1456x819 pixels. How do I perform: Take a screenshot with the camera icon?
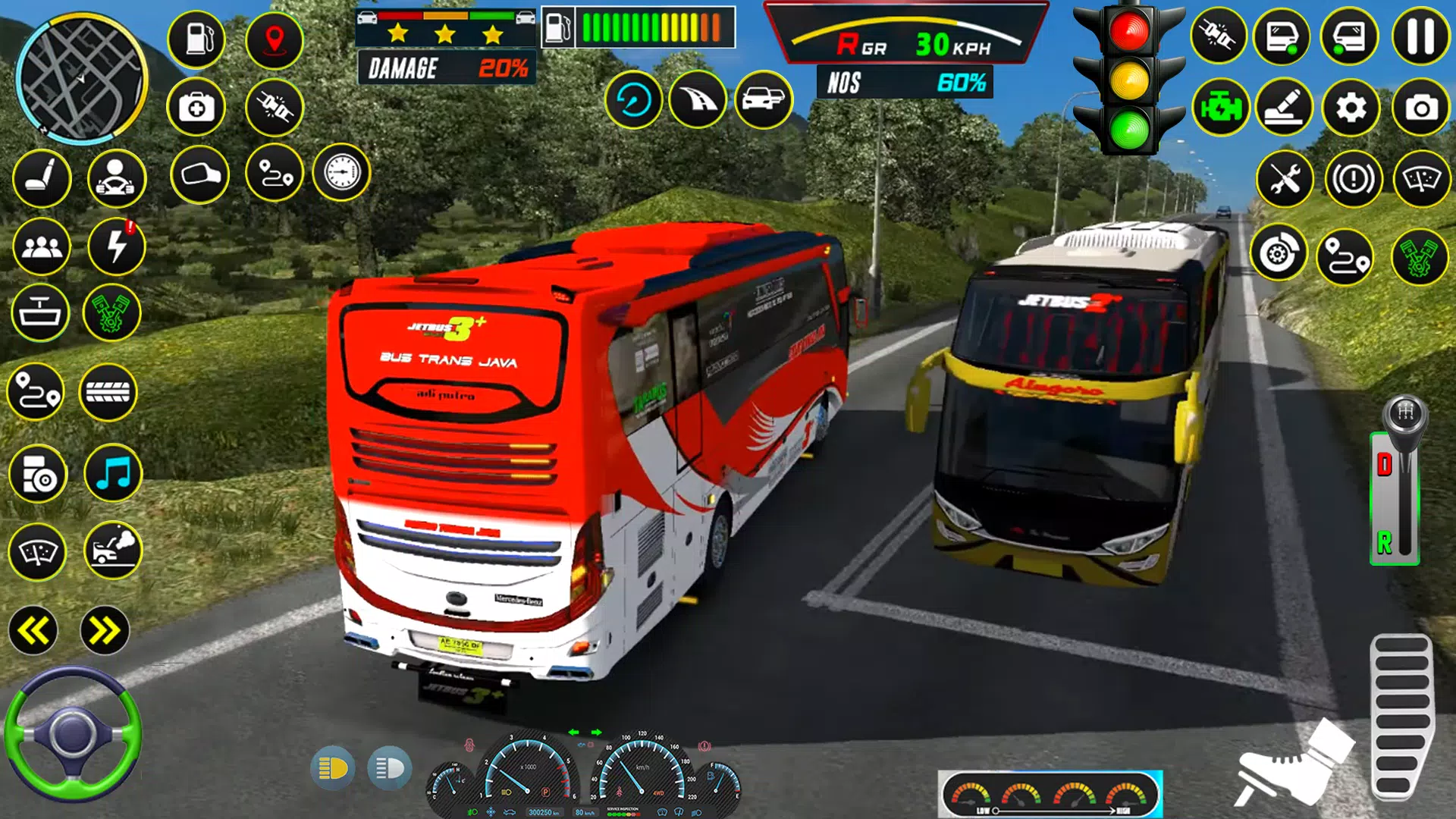pos(1420,108)
